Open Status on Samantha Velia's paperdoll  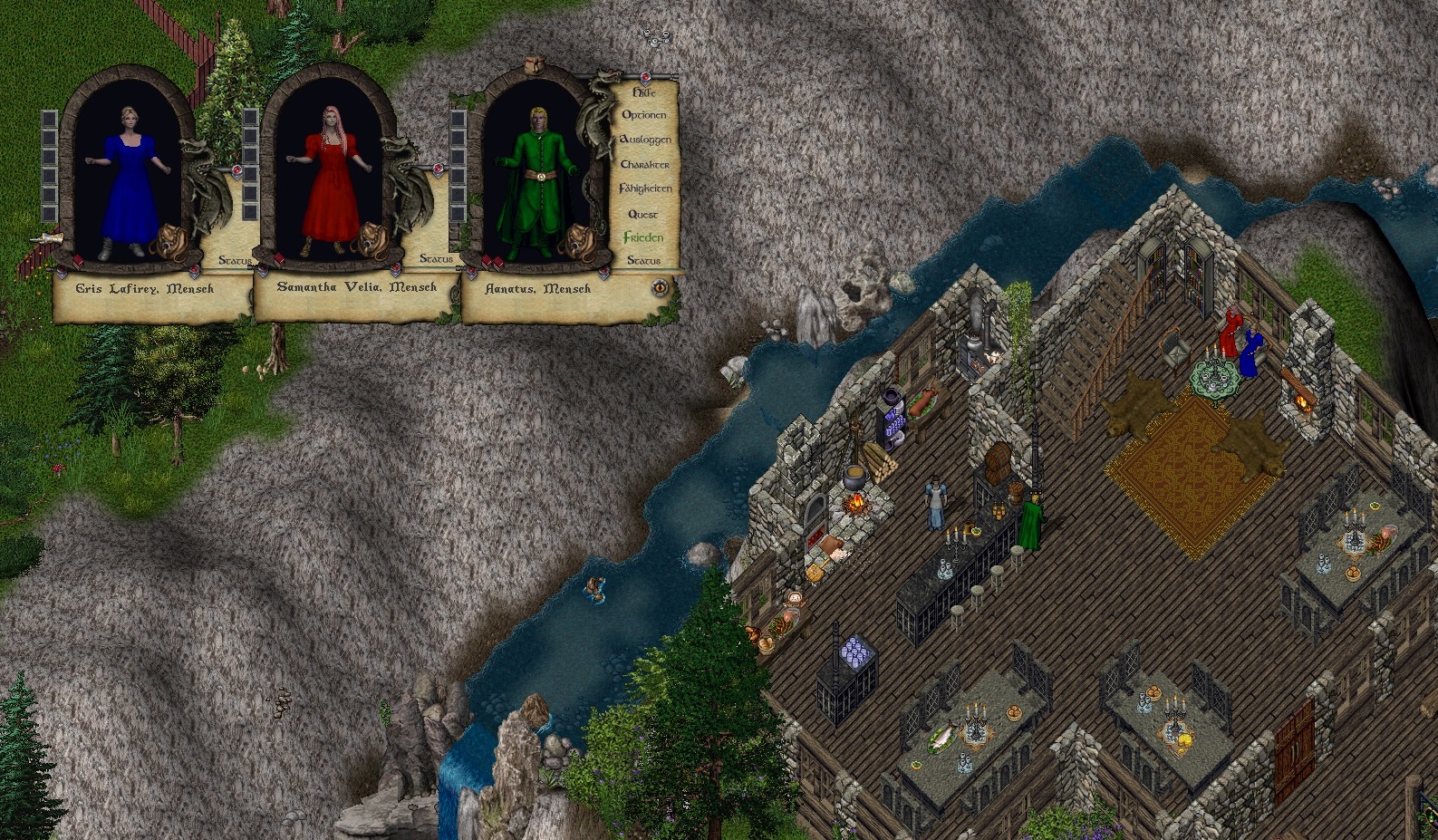[436, 259]
